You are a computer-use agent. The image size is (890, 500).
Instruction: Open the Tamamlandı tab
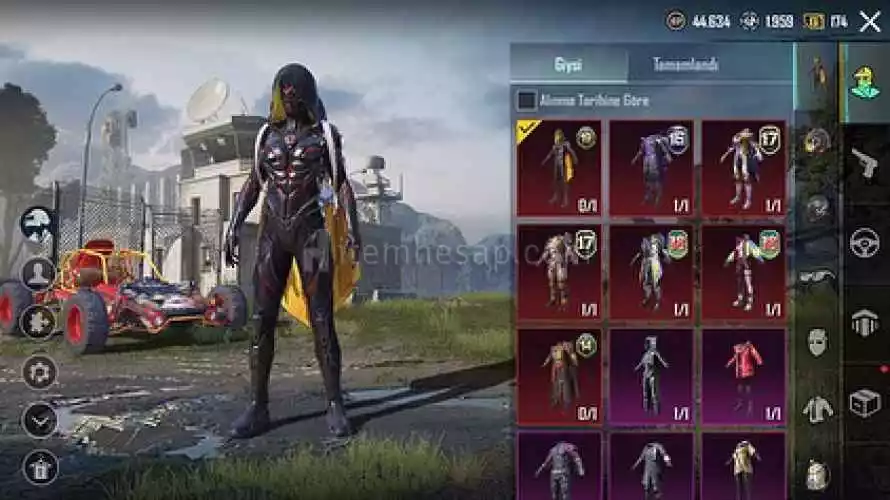(x=685, y=65)
